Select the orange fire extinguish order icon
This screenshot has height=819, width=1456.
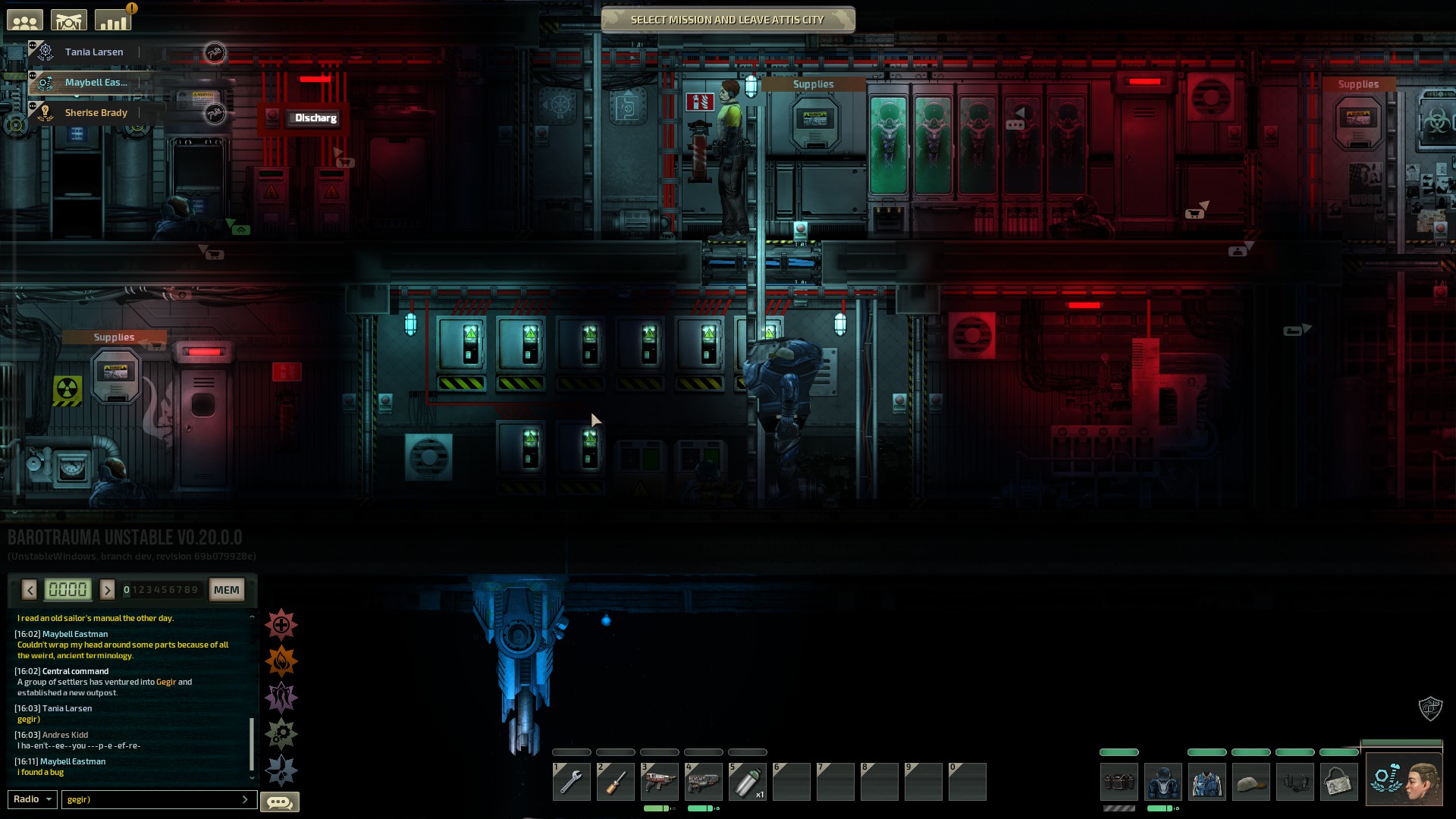pos(281,661)
